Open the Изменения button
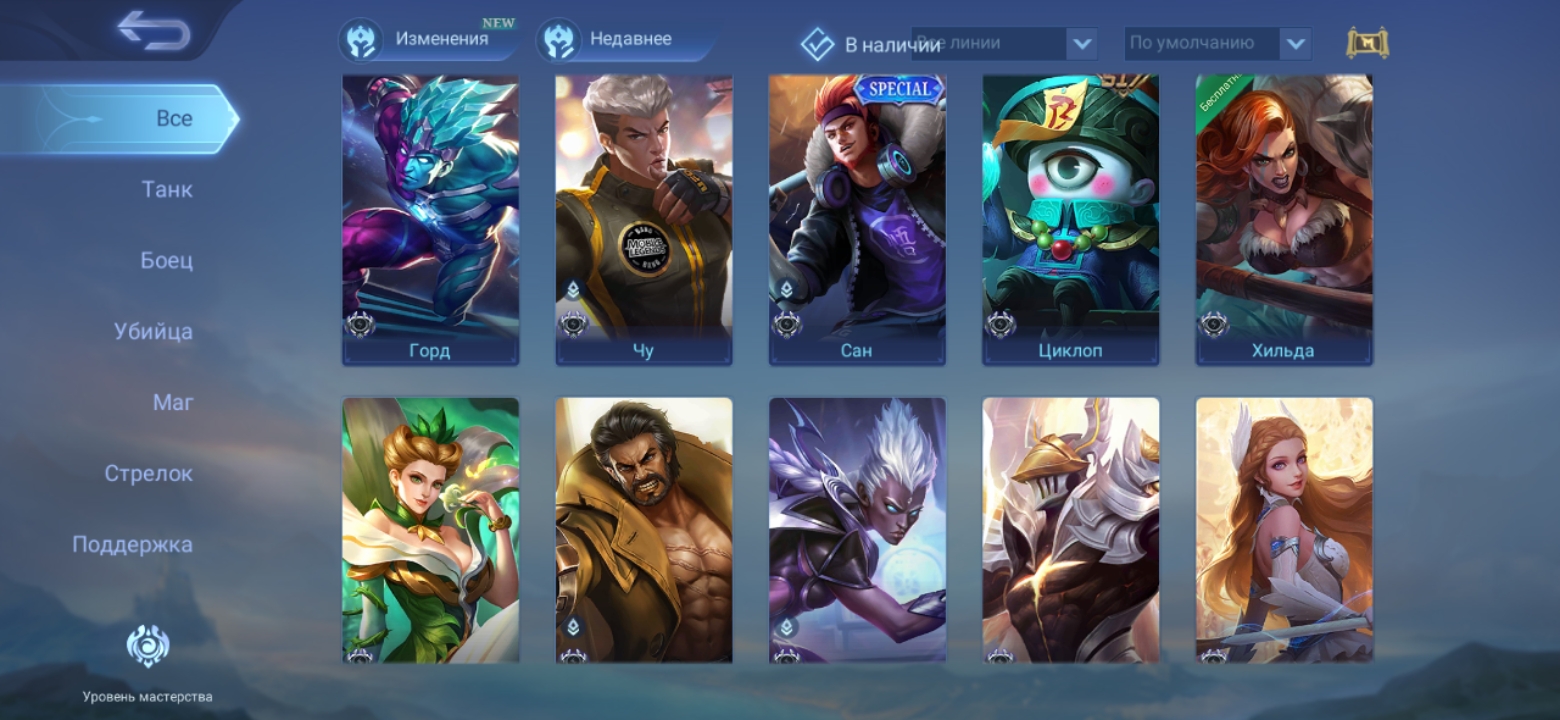This screenshot has height=720, width=1560. point(428,40)
